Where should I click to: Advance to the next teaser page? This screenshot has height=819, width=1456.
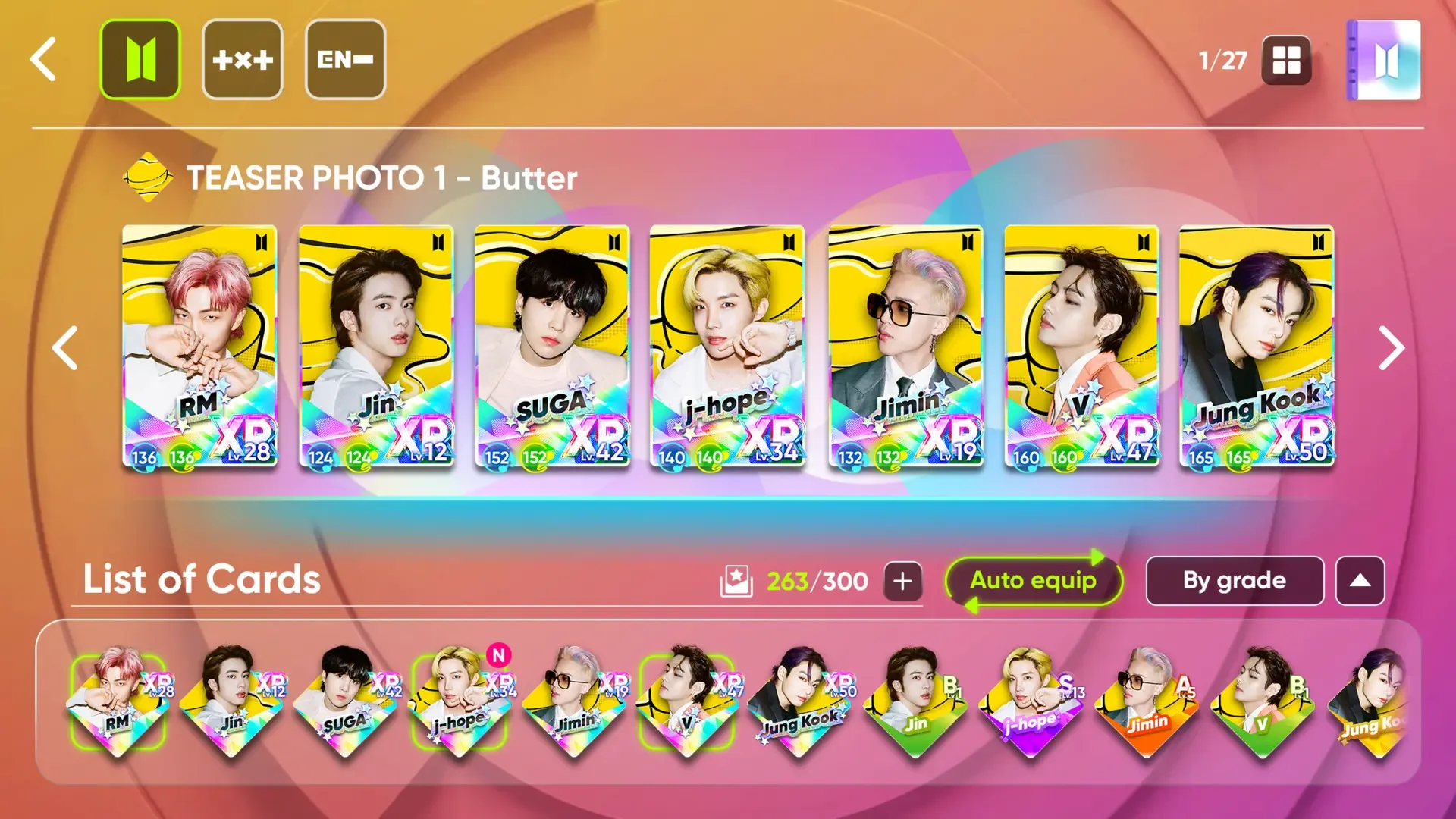tap(1392, 349)
